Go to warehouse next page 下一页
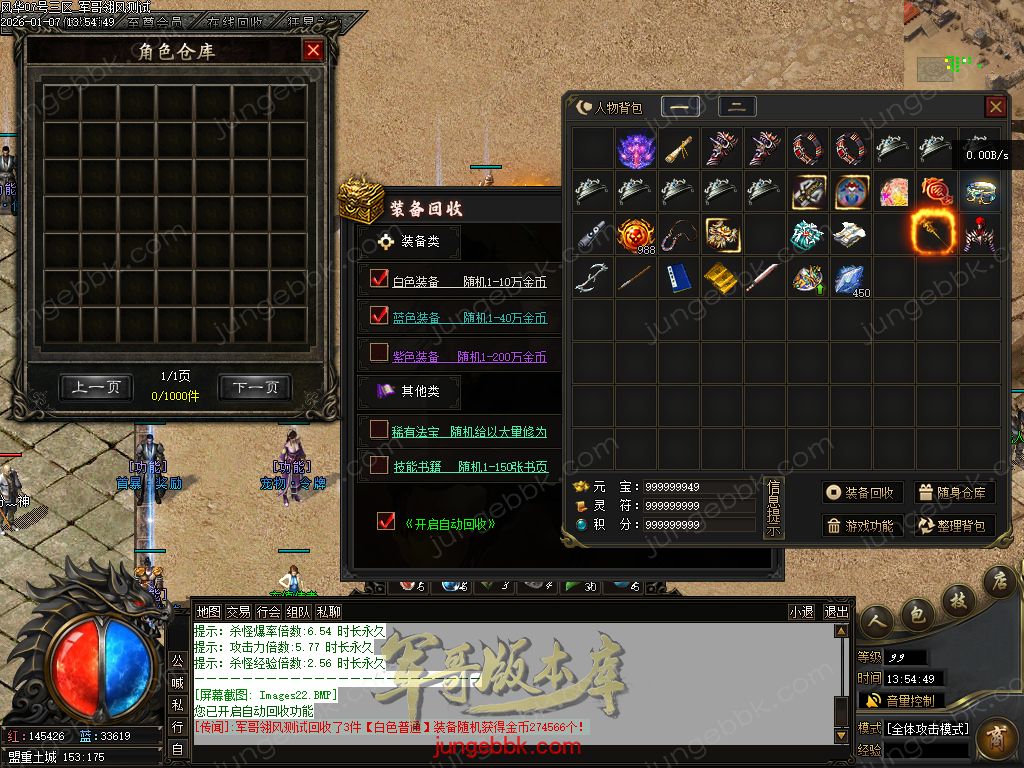Viewport: 1024px width, 768px height. (x=255, y=388)
